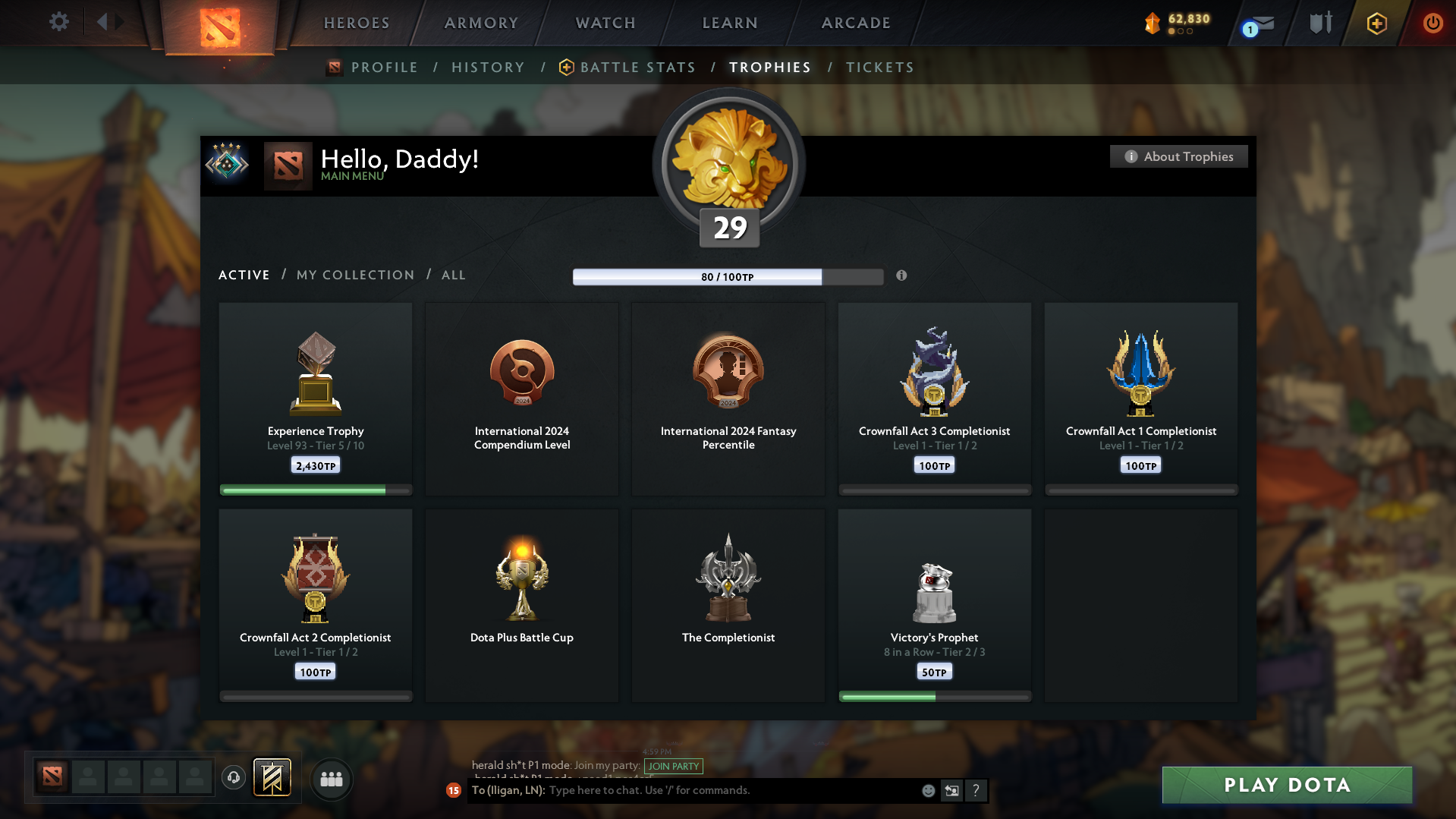Open the WATCH menu
The image size is (1456, 819).
(605, 23)
